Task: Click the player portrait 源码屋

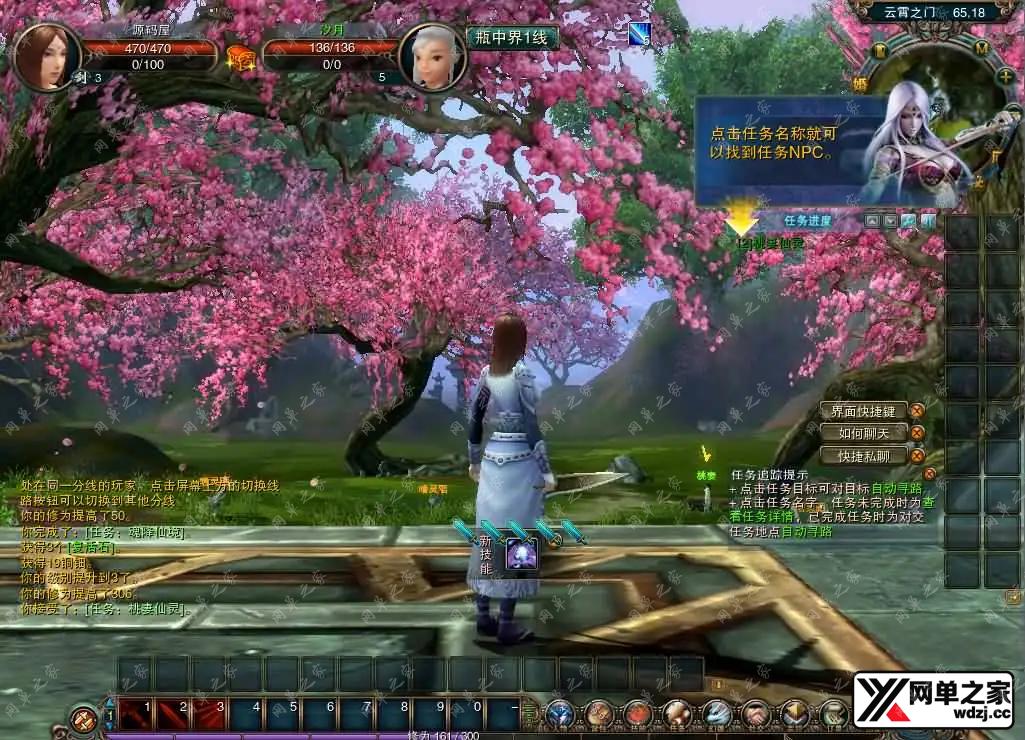Action: pos(46,57)
